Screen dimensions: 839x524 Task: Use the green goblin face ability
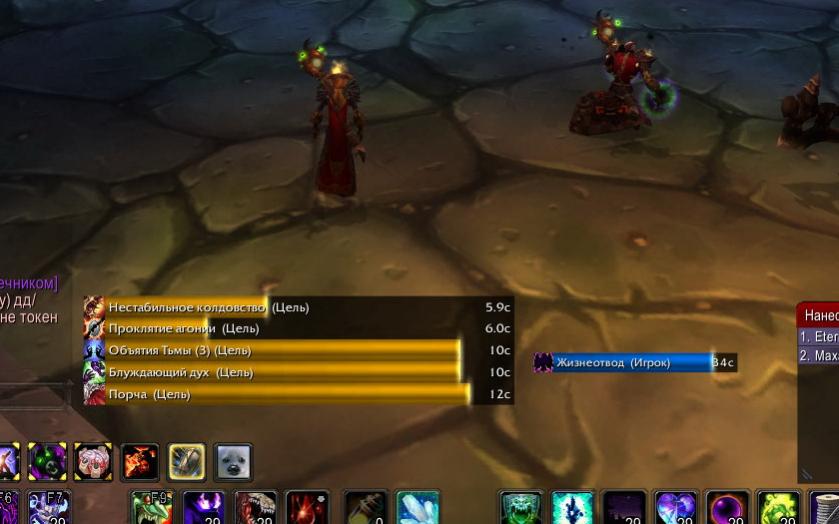(x=151, y=508)
